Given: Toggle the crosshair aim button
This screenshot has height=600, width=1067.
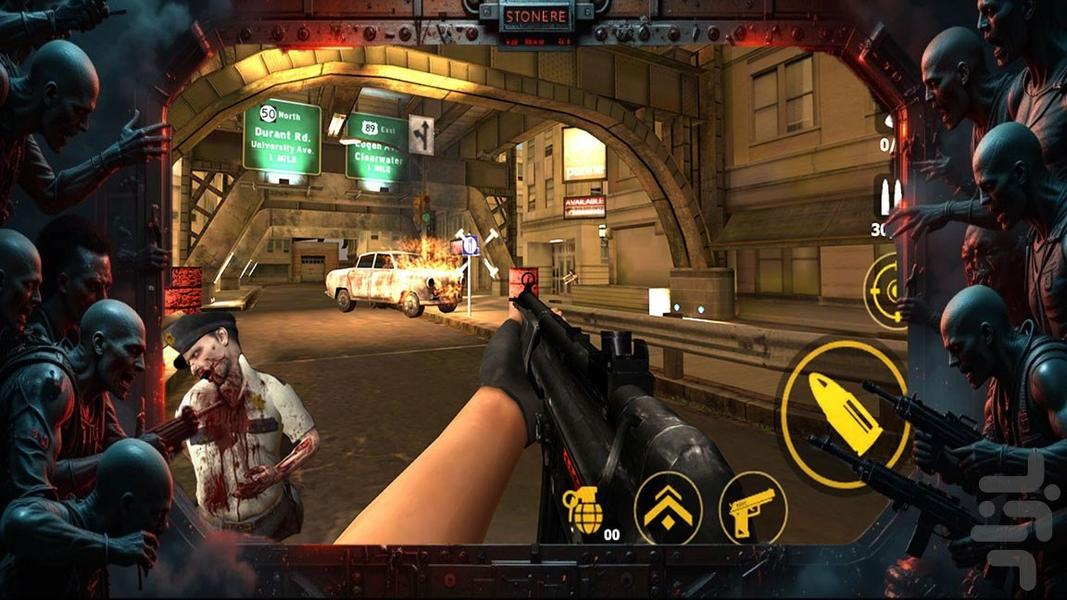Looking at the screenshot, I should coord(886,292).
